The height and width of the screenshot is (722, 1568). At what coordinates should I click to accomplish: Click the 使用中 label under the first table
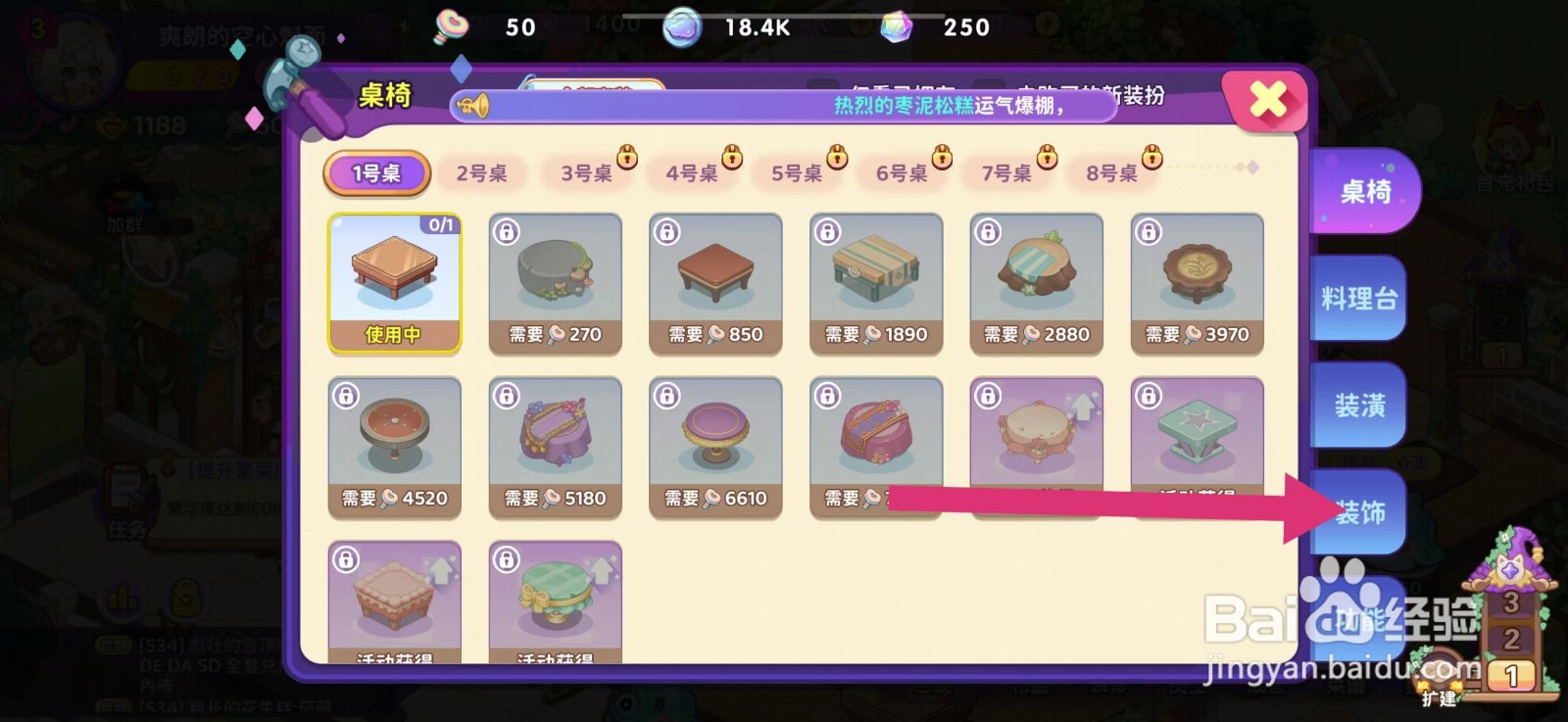pyautogui.click(x=393, y=334)
